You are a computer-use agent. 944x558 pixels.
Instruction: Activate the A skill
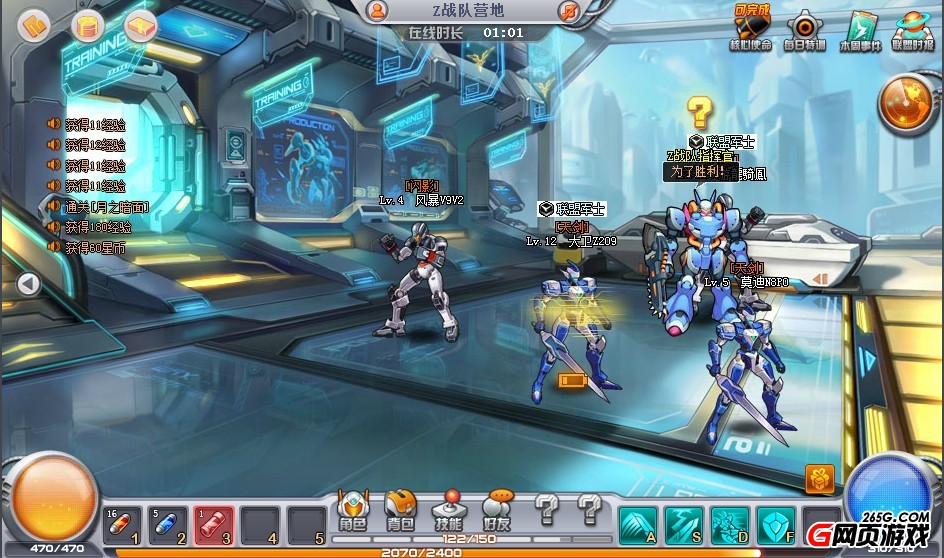[637, 523]
